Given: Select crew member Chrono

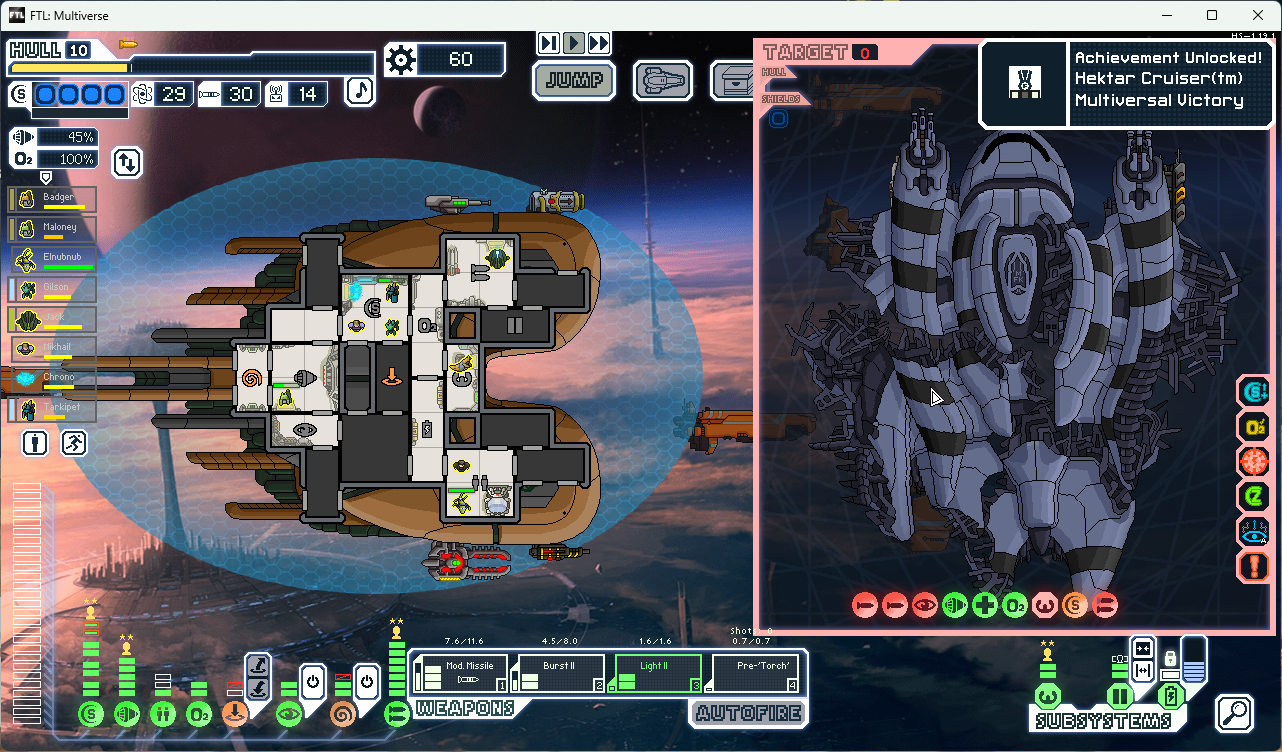Looking at the screenshot, I should (x=54, y=379).
